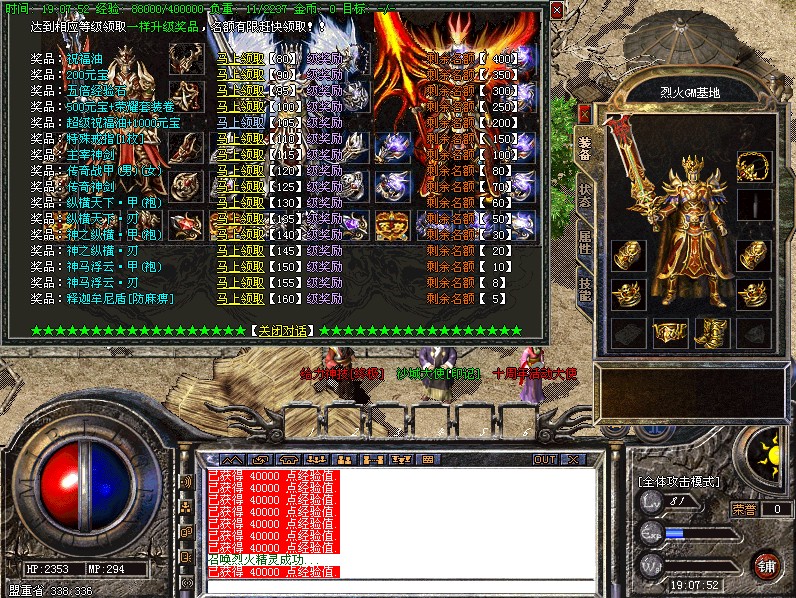Select the 装备 equipment tab

tap(585, 147)
